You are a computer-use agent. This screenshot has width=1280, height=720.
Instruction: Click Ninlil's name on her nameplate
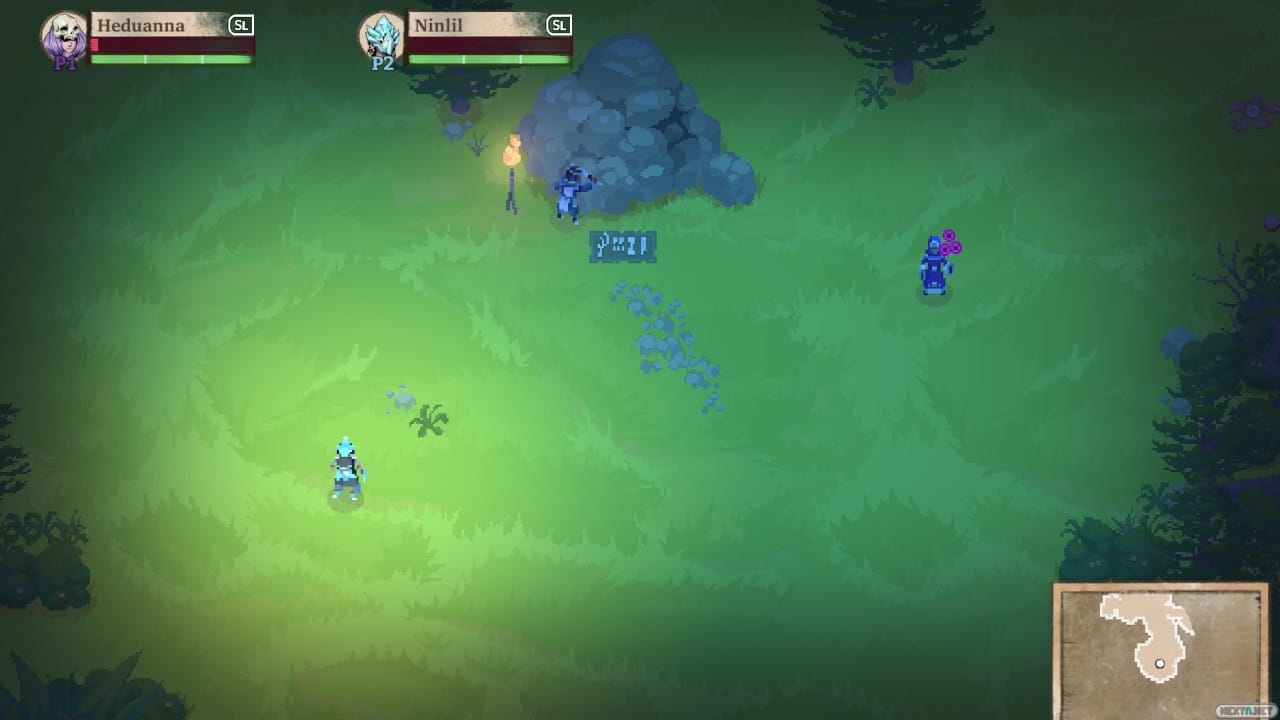click(x=440, y=24)
